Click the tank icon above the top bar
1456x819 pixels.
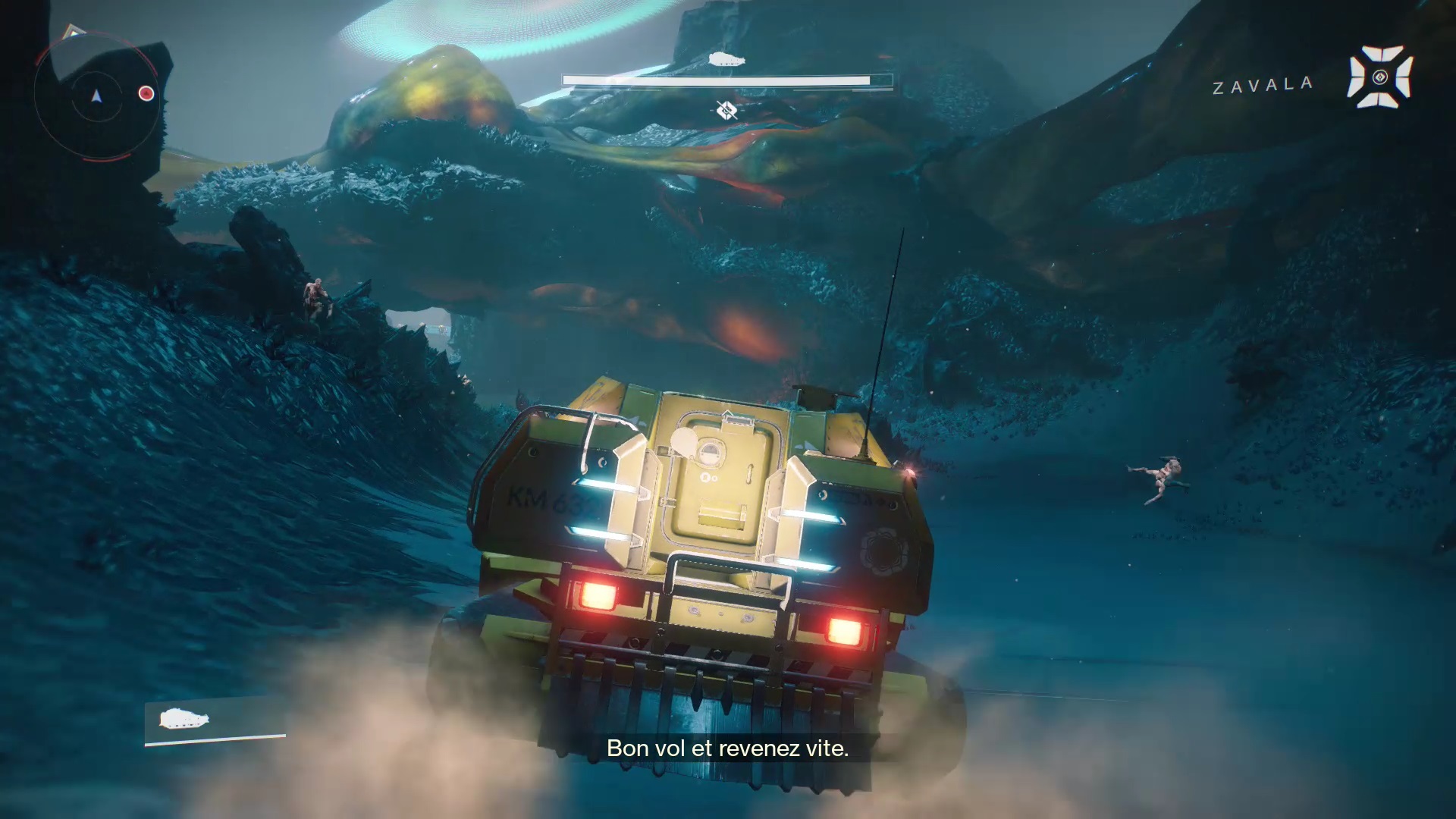[726, 60]
